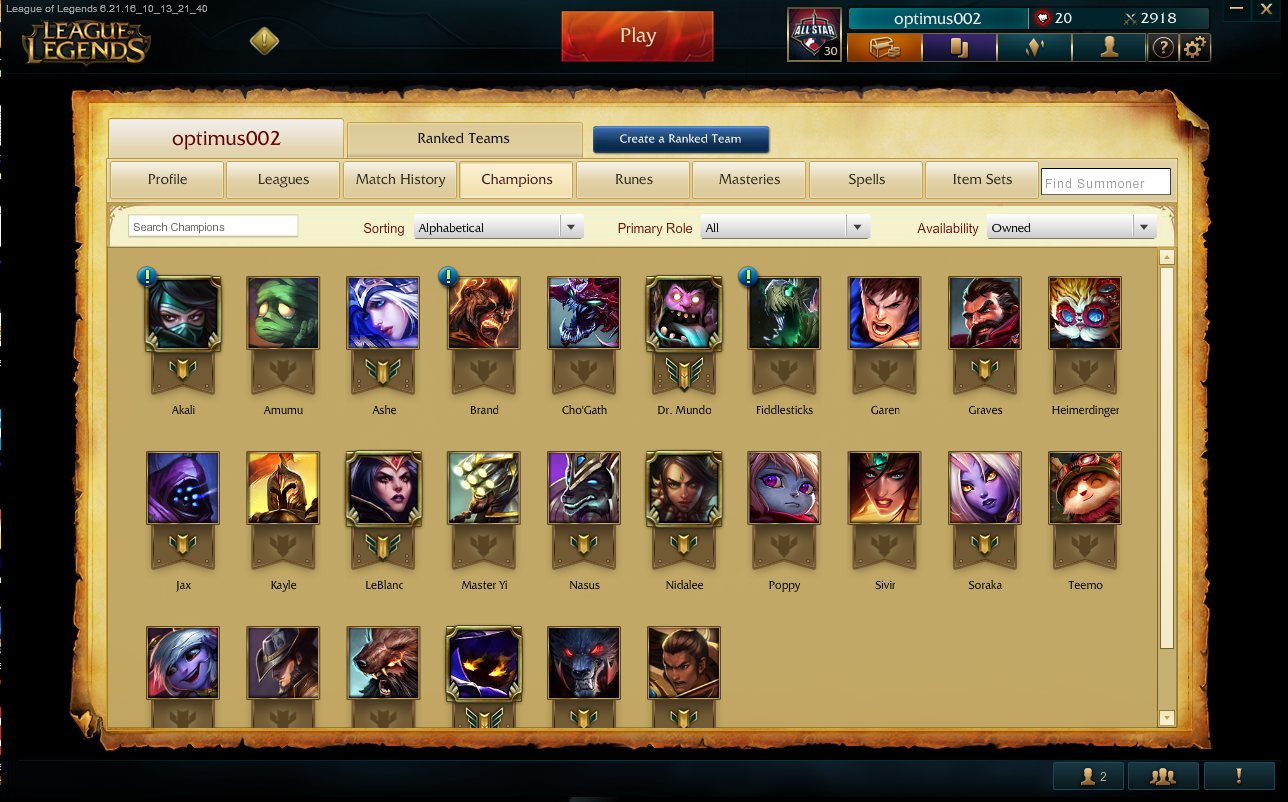Open the Sorting dropdown set to Alphabetical
Viewport: 1288px width, 802px height.
coord(500,228)
